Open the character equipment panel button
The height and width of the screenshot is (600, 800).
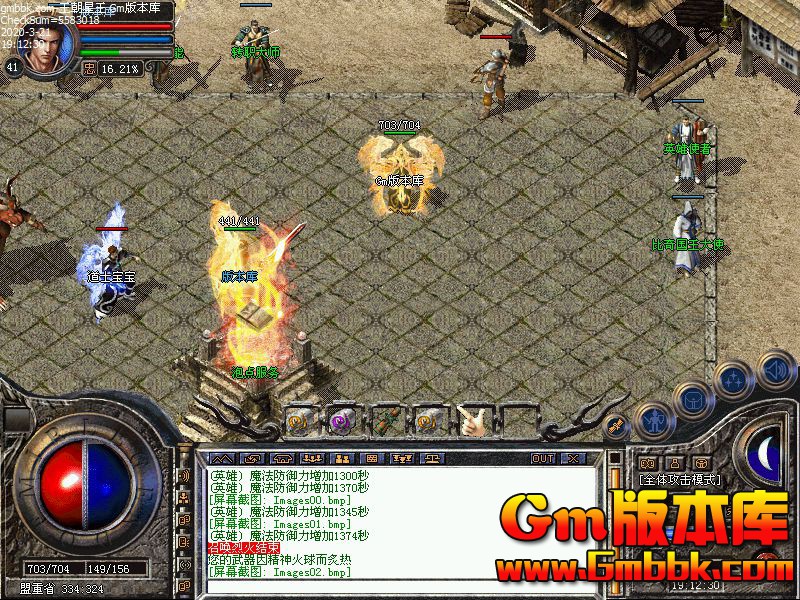tap(654, 420)
